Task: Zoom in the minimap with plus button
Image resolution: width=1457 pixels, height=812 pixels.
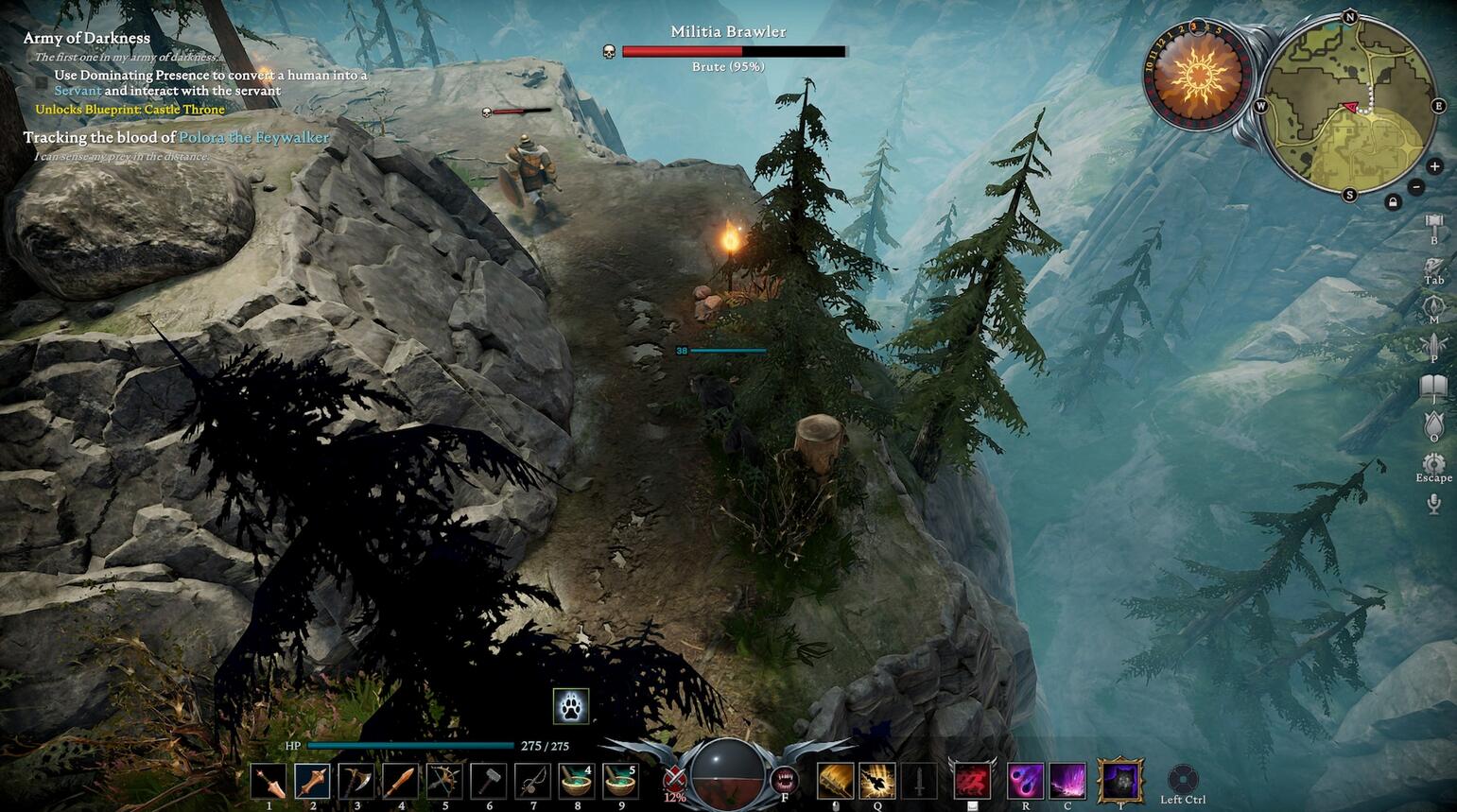Action: coord(1434,166)
